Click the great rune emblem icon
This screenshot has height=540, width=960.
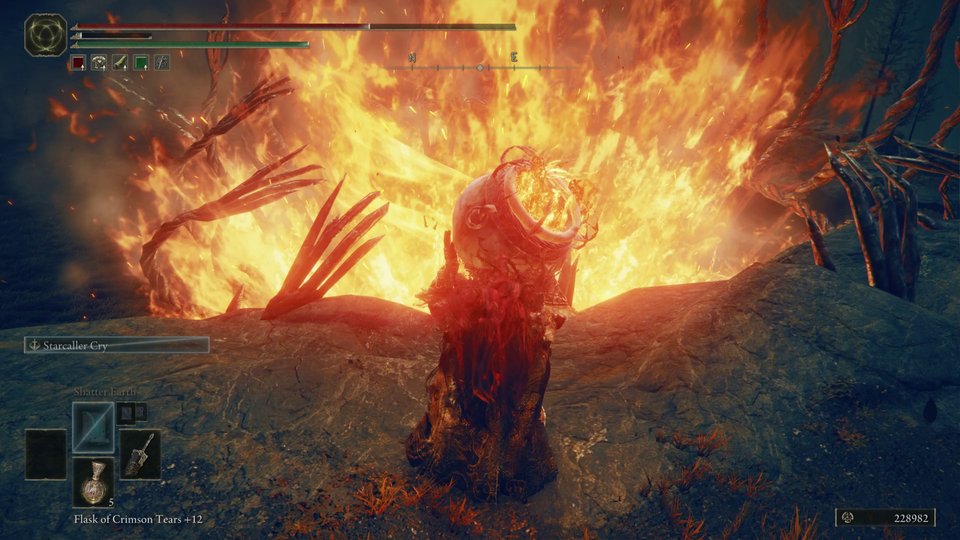pyautogui.click(x=46, y=35)
